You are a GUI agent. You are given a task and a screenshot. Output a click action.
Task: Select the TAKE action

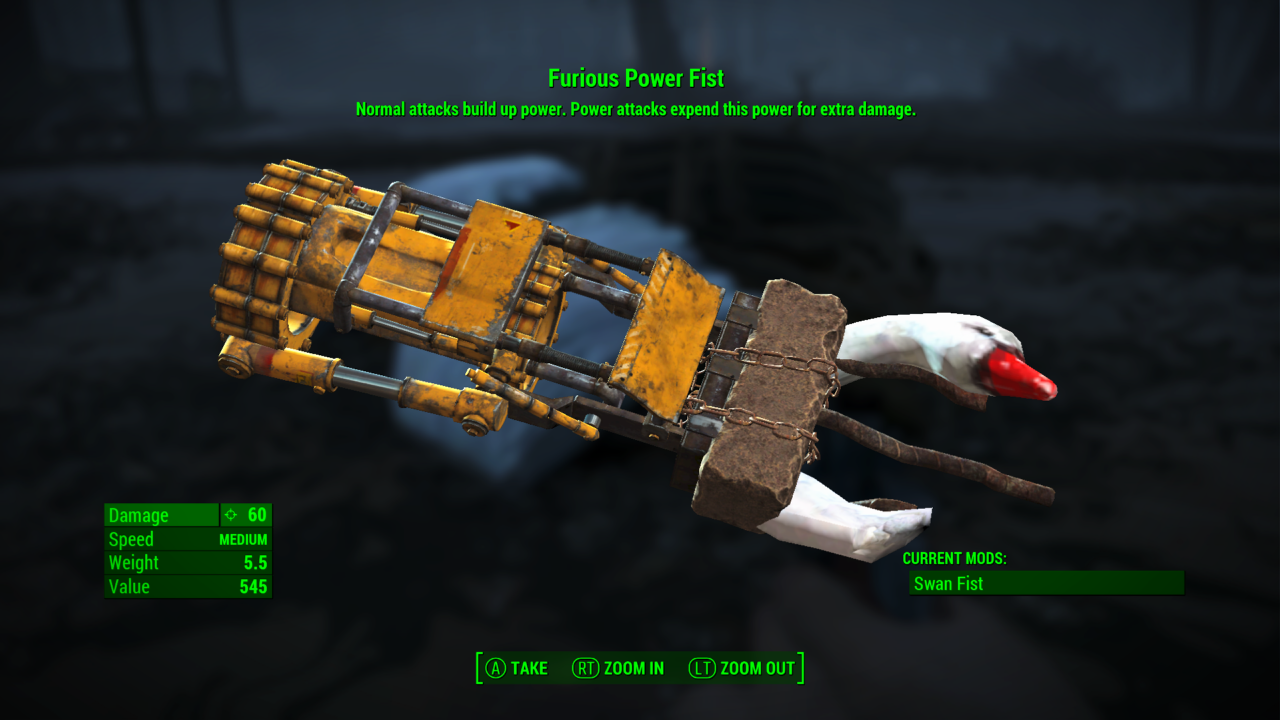[531, 668]
